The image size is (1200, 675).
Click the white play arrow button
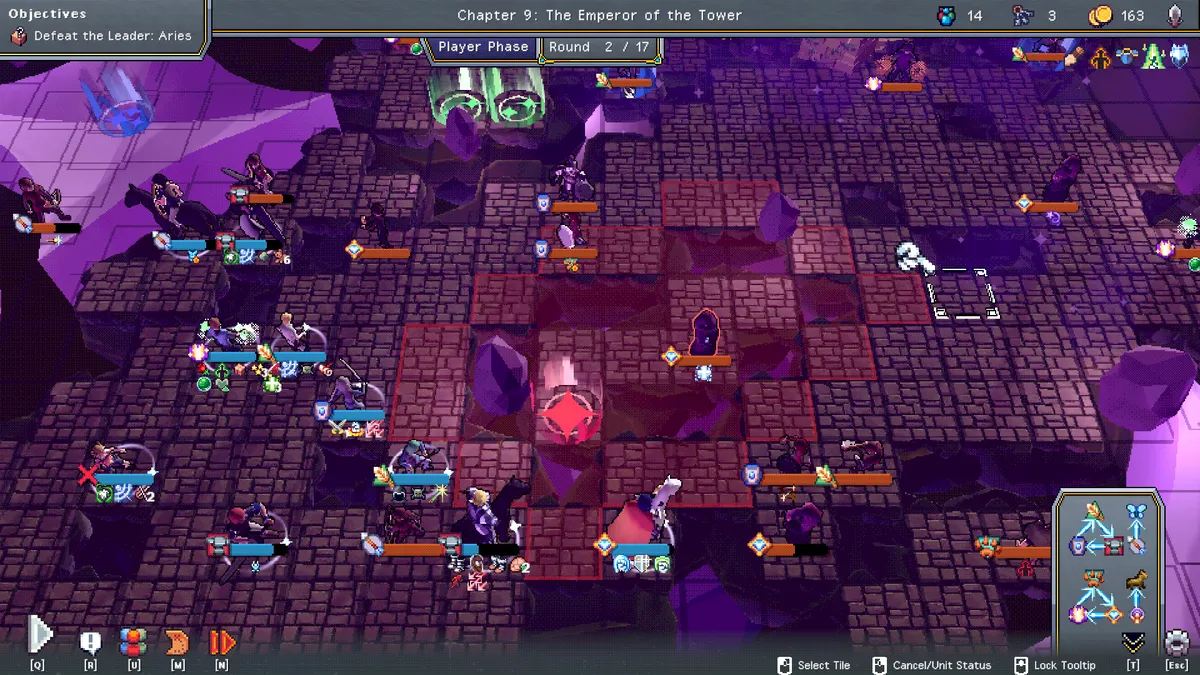[x=38, y=635]
